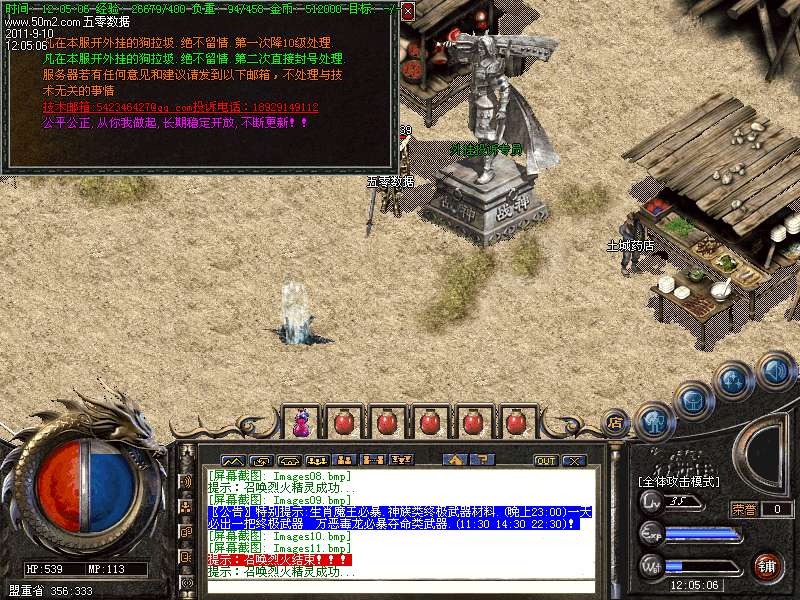Open the bag inventory round button

click(693, 400)
